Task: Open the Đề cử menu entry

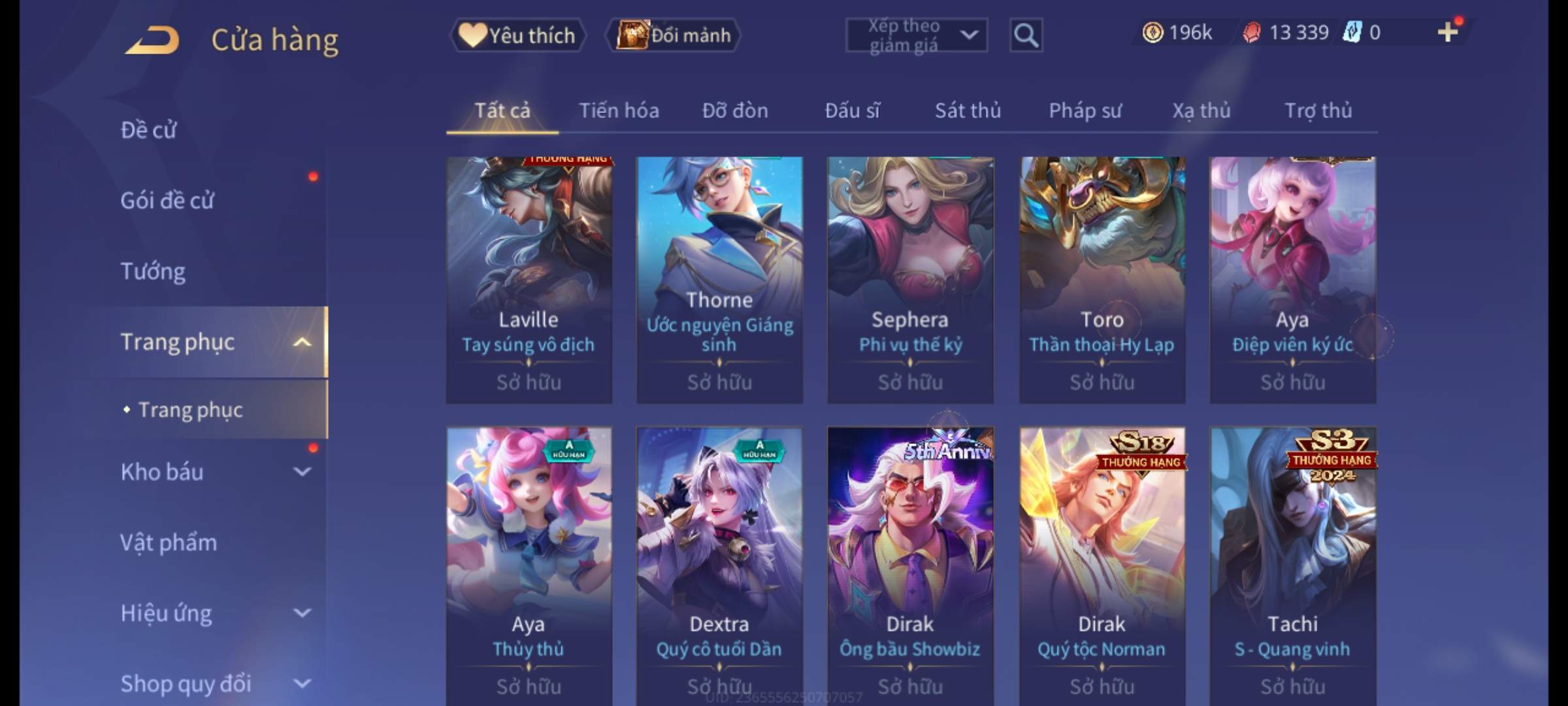Action: click(148, 130)
